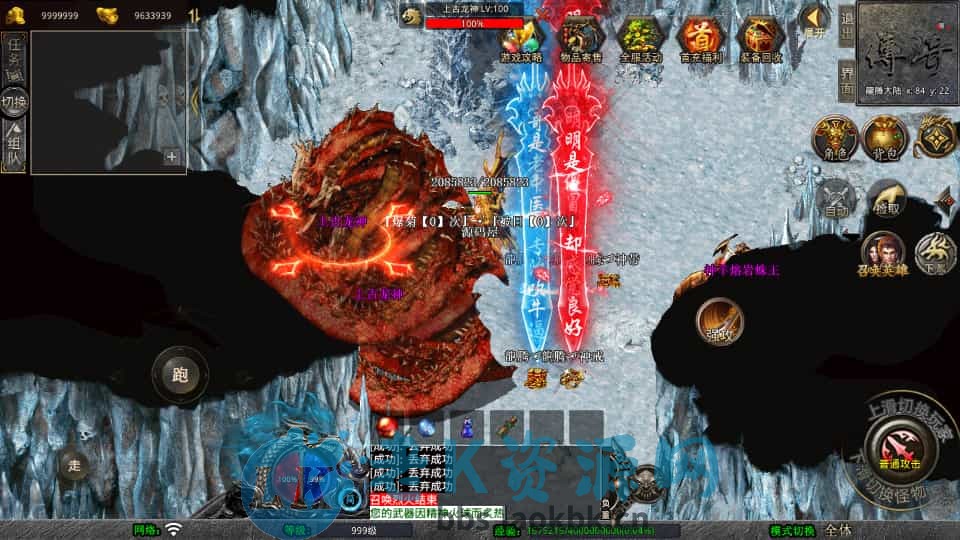Screen dimensions: 960x540
Task: Select the 跑 run movement button
Action: pos(180,375)
